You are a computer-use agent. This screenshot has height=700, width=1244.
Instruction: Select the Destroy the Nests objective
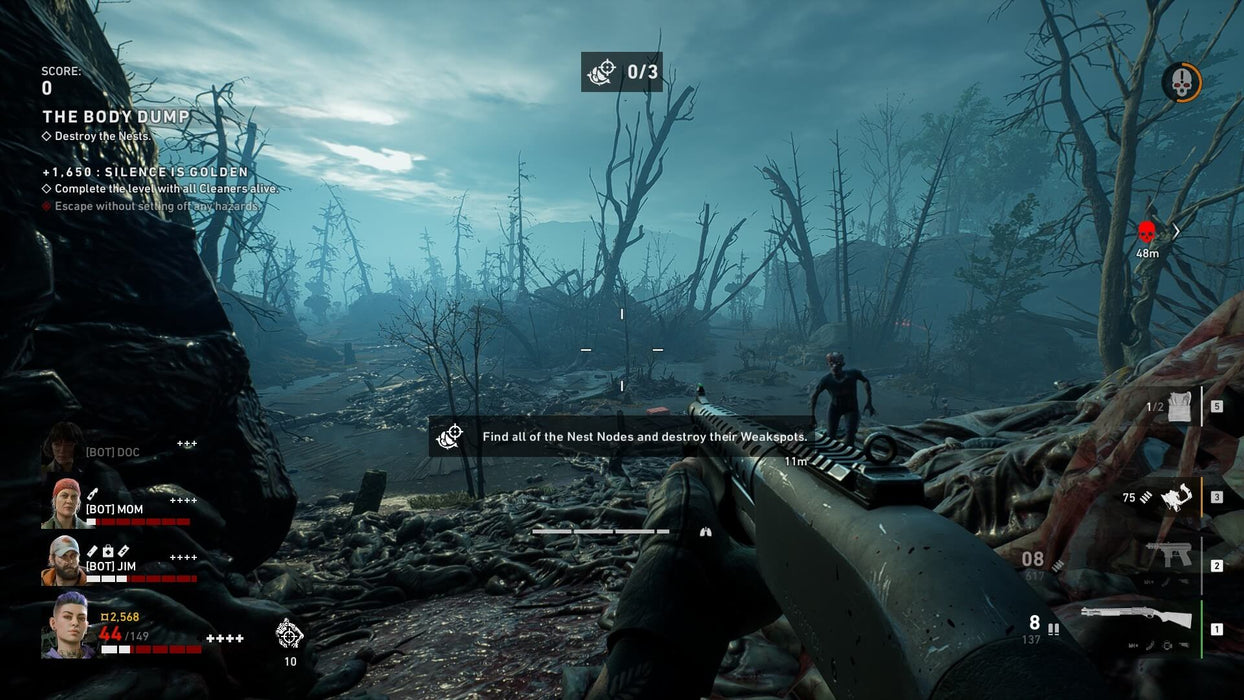(x=102, y=136)
